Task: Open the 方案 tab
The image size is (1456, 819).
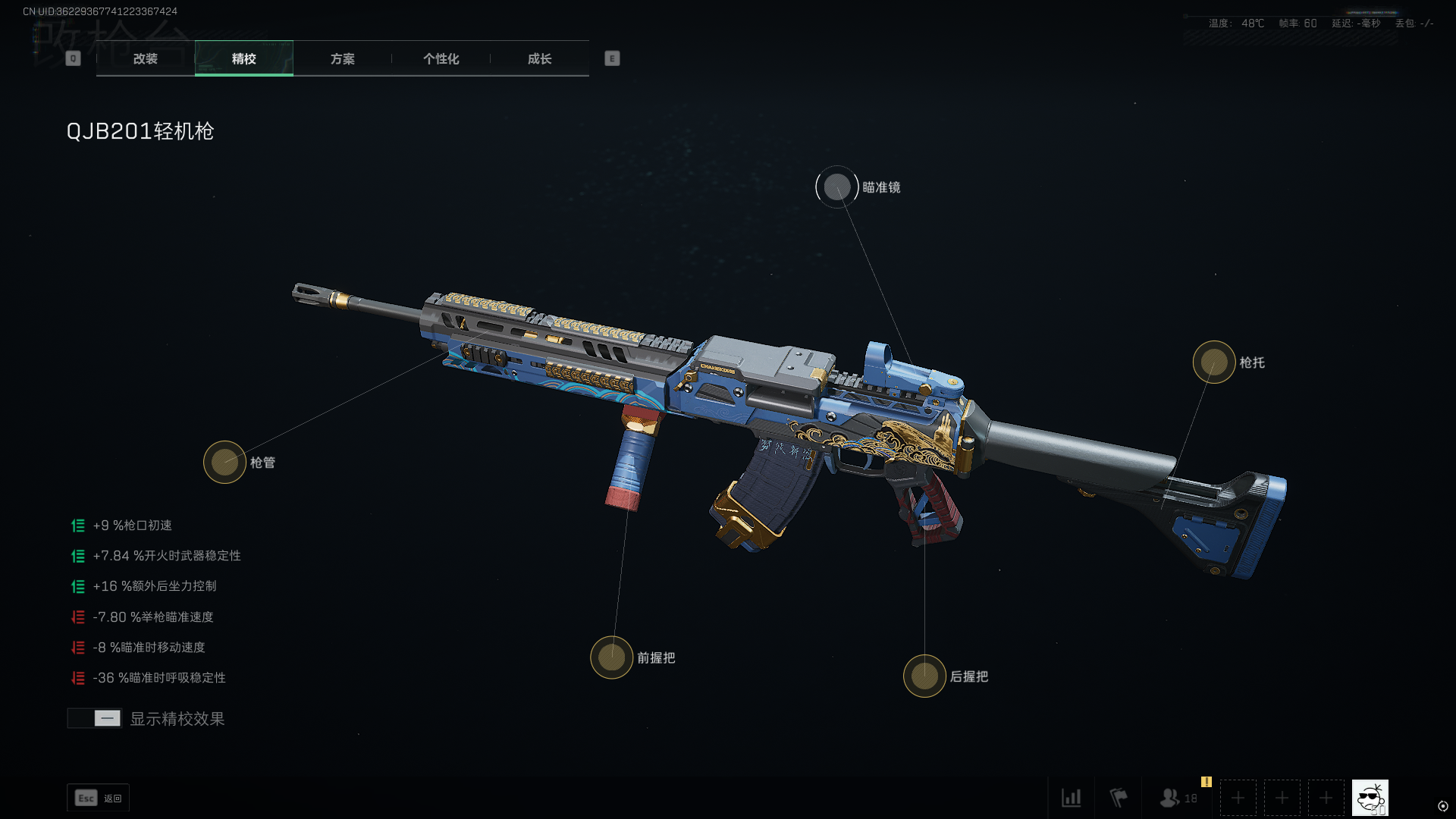Action: pyautogui.click(x=342, y=58)
